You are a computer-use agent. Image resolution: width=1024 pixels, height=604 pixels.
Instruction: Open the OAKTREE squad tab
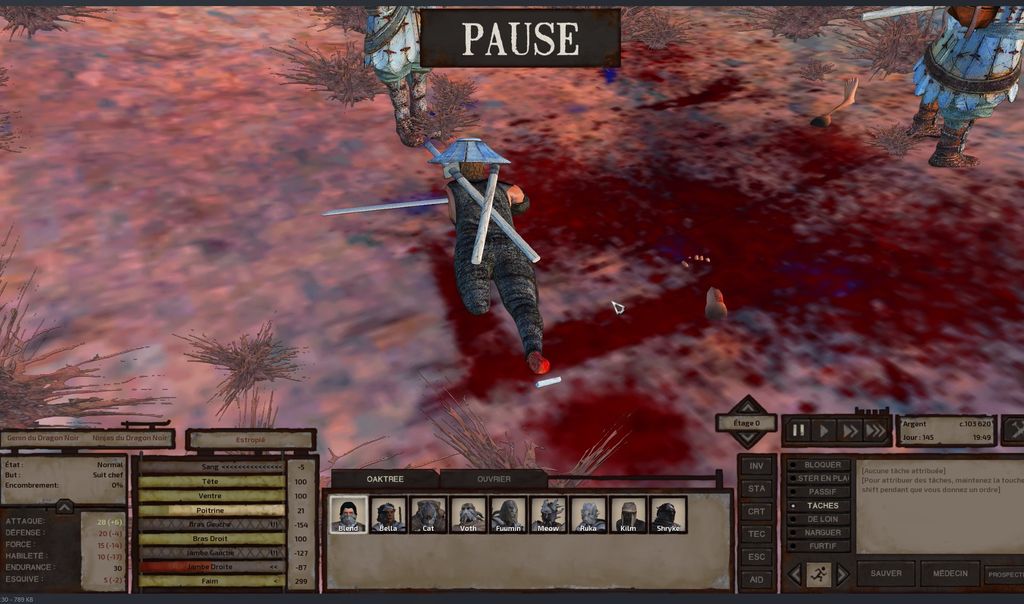point(385,479)
